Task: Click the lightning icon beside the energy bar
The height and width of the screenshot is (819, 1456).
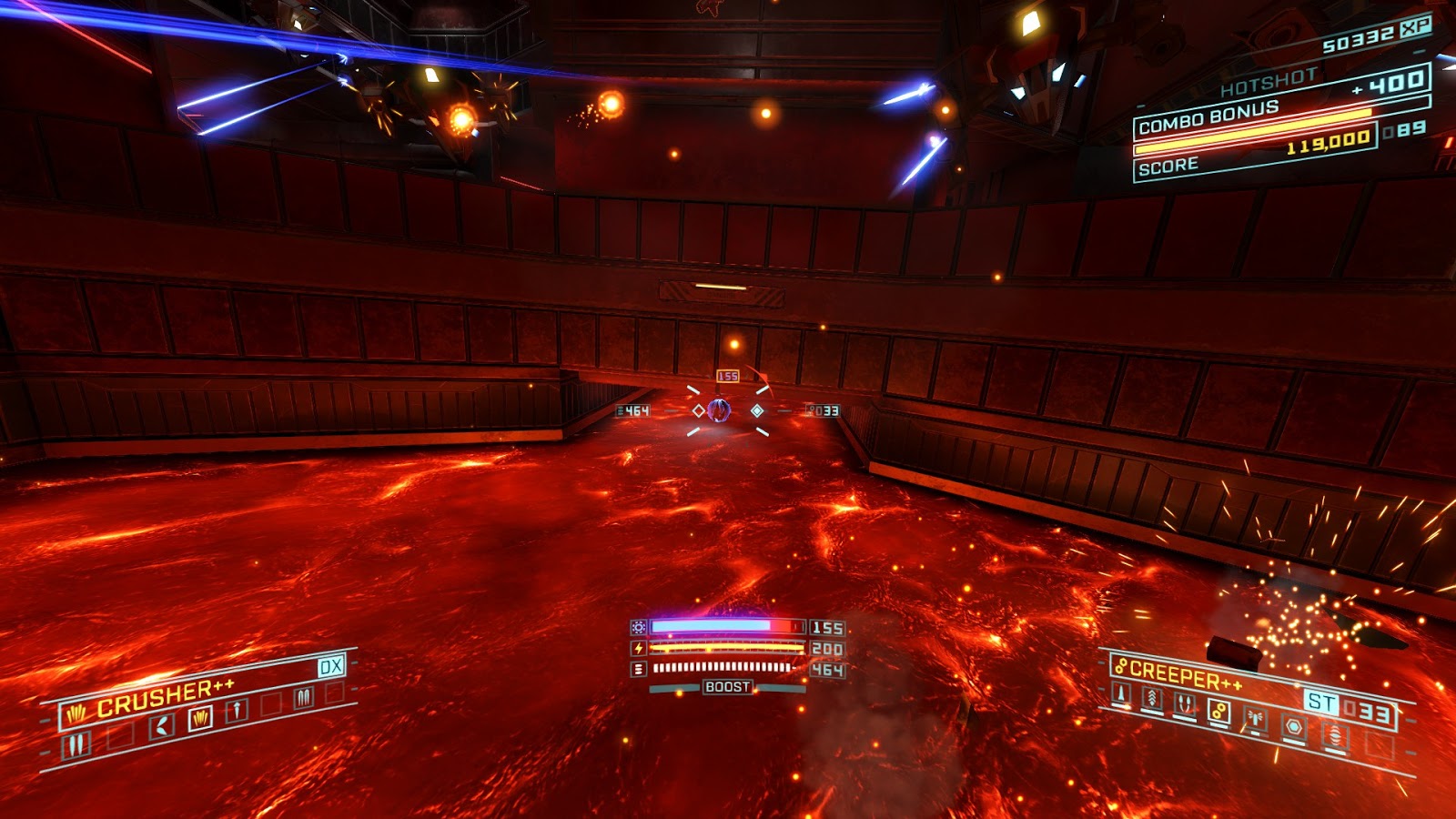Action: pos(641,648)
